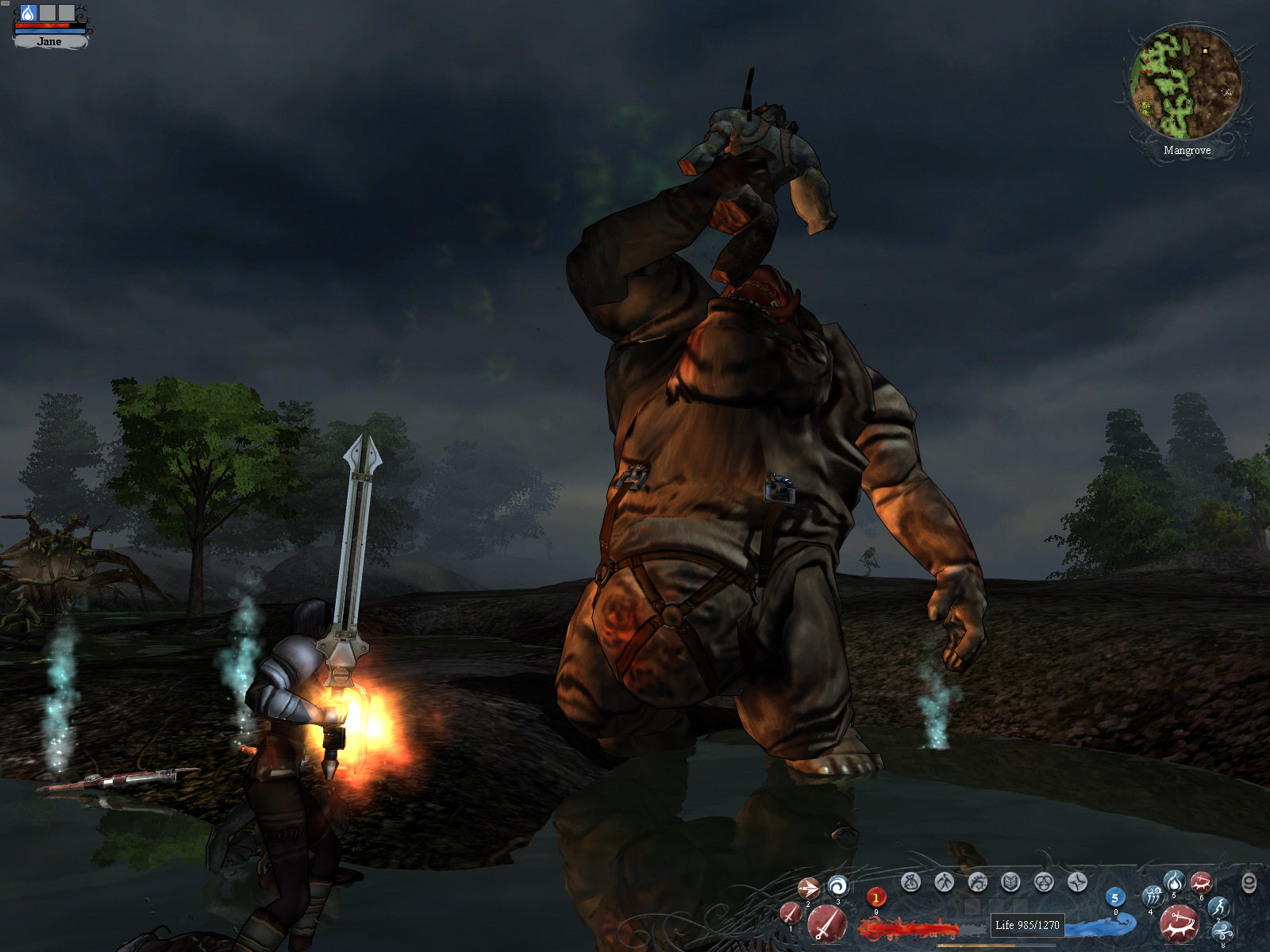Click the Mangrove minimap
1270x952 pixels.
[x=1186, y=83]
